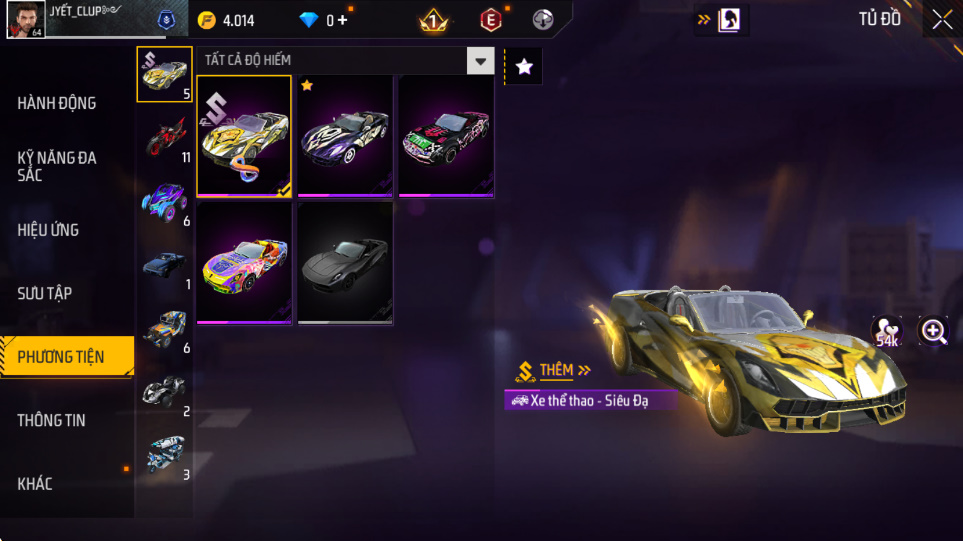Screen dimensions: 963x541
Task: Open the Hành Động category
Action: [x=57, y=103]
